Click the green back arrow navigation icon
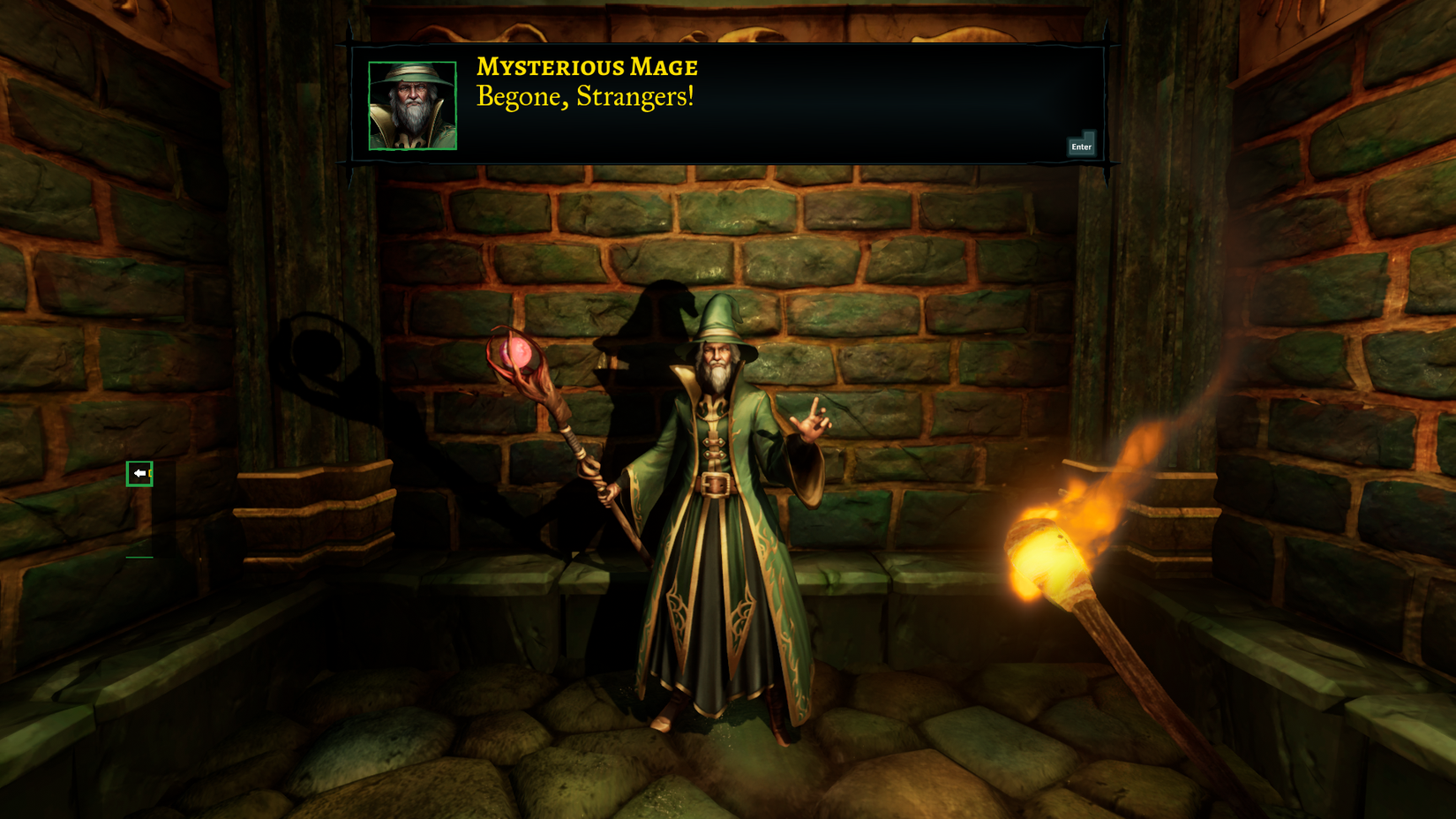1456x819 pixels. point(141,473)
